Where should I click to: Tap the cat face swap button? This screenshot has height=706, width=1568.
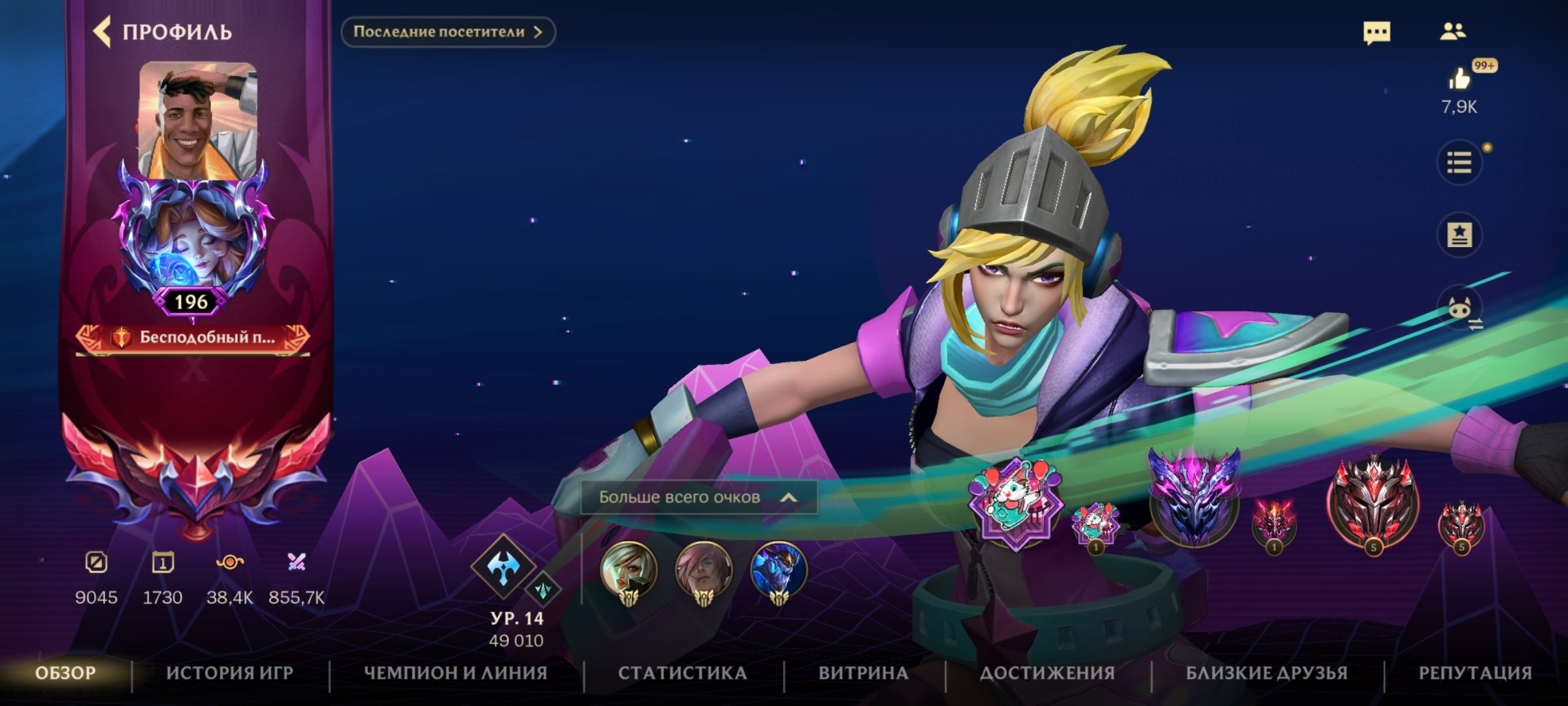coord(1460,309)
